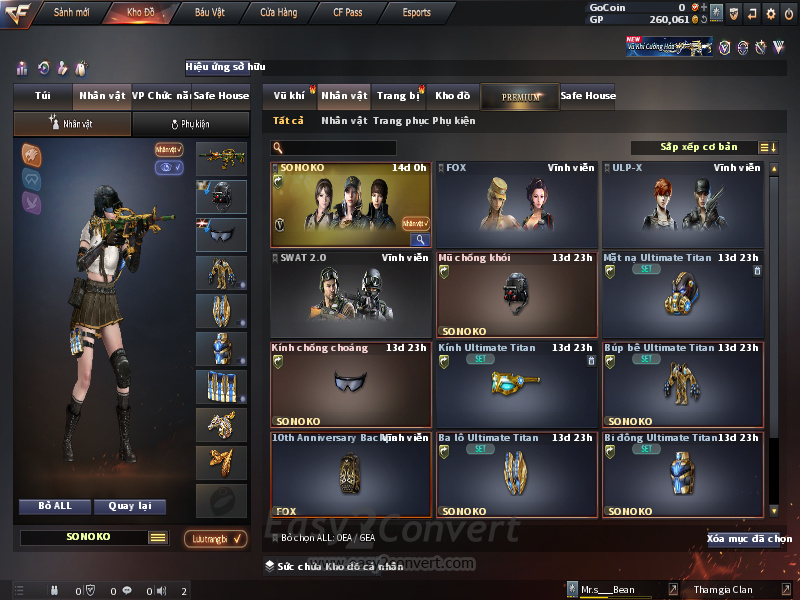
Task: Open the Esports tab
Action: tap(417, 13)
